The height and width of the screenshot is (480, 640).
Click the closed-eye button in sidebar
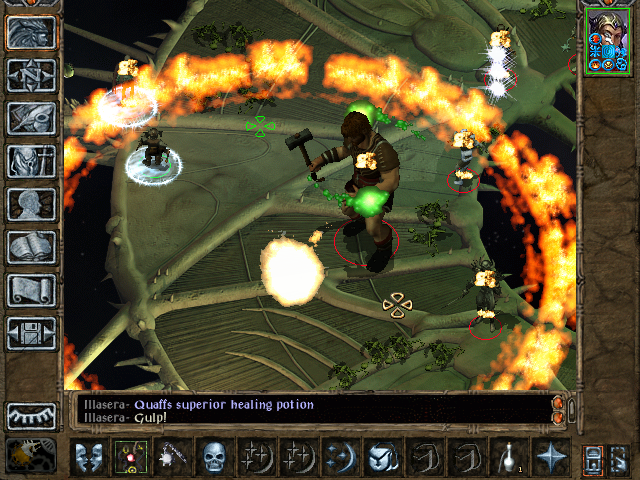[x=31, y=415]
